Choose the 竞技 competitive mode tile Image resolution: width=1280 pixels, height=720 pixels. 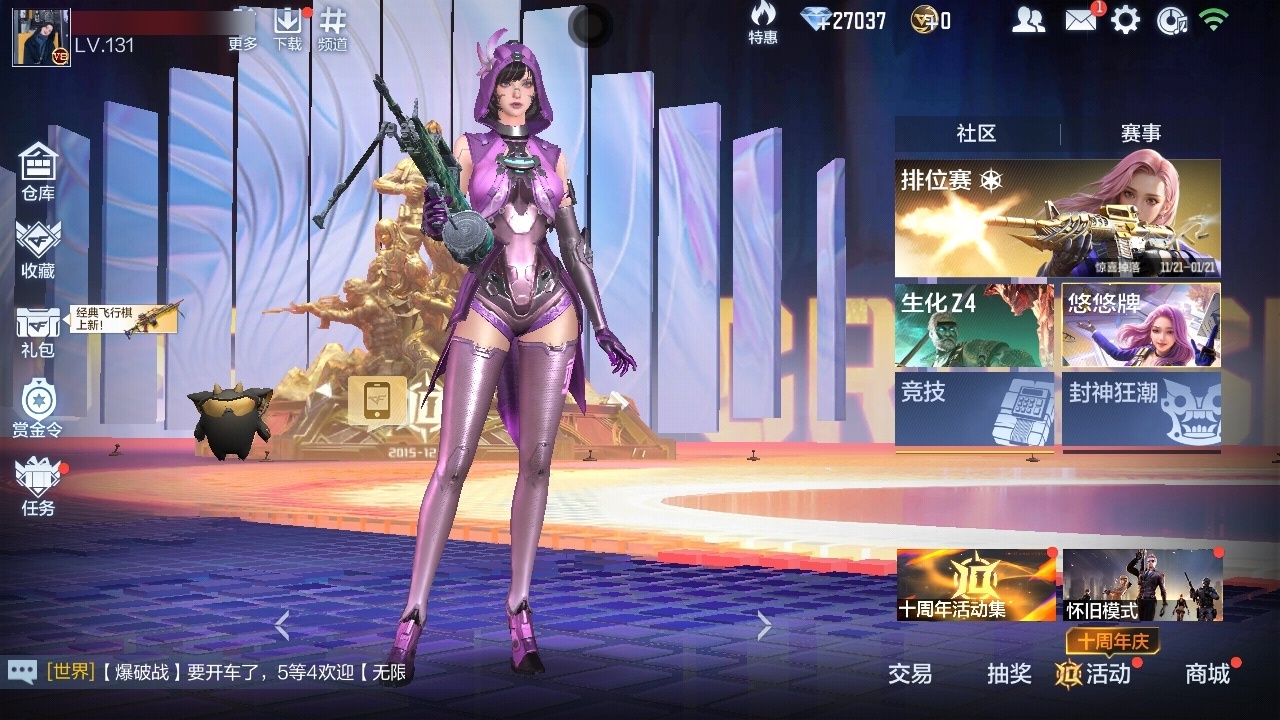974,408
